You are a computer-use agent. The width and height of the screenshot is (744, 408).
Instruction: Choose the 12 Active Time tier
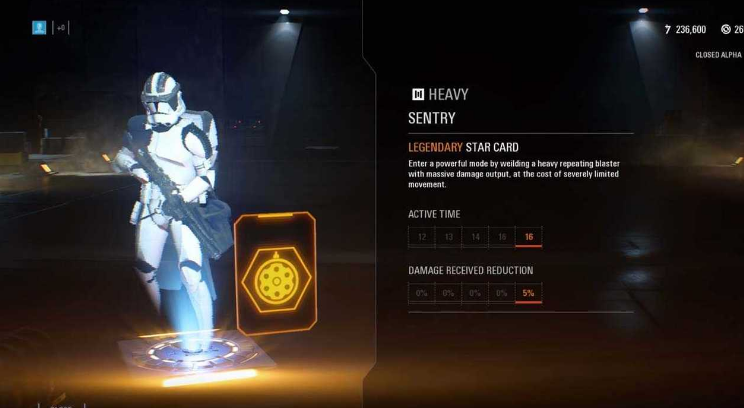coord(422,237)
